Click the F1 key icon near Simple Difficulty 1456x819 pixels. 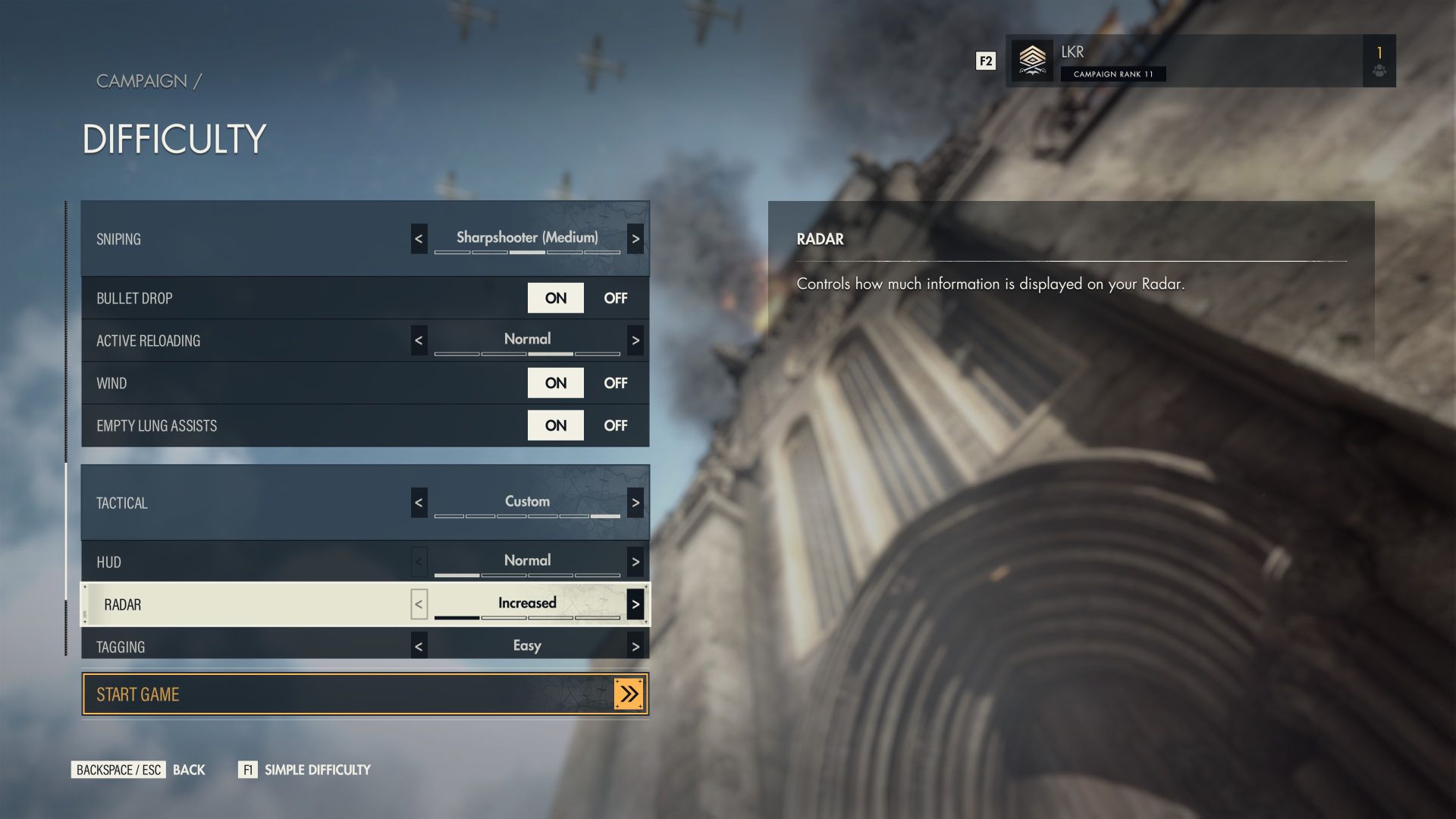[x=248, y=769]
